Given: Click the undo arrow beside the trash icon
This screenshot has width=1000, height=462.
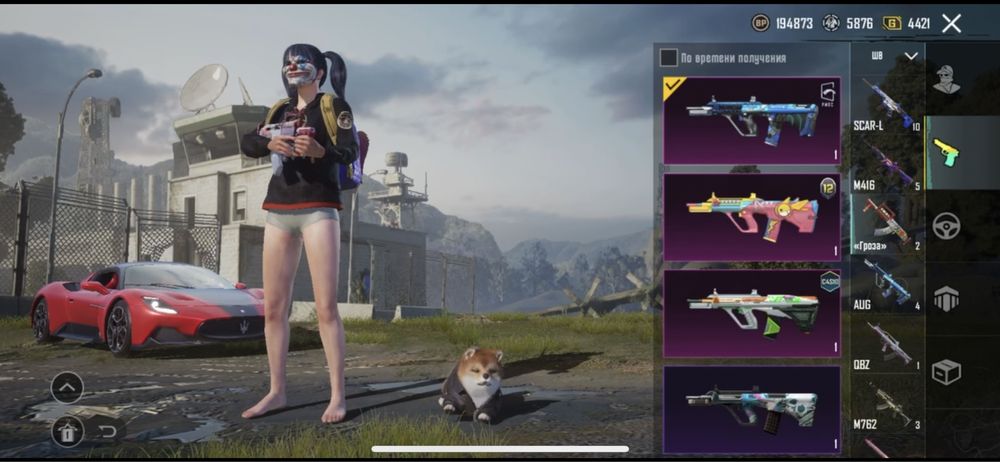Looking at the screenshot, I should 107,431.
